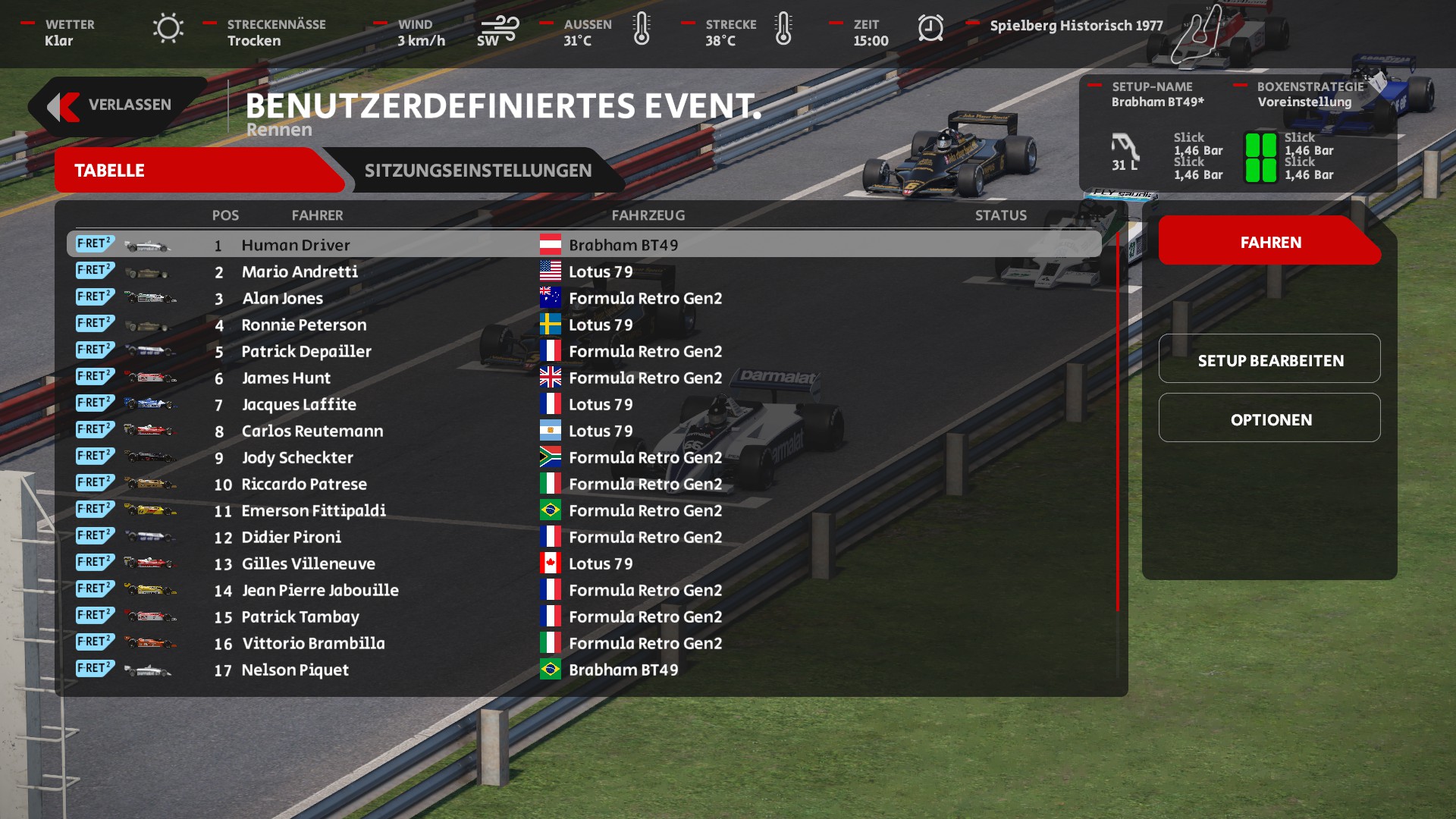Choose Mario Andretti in the table

pos(300,271)
